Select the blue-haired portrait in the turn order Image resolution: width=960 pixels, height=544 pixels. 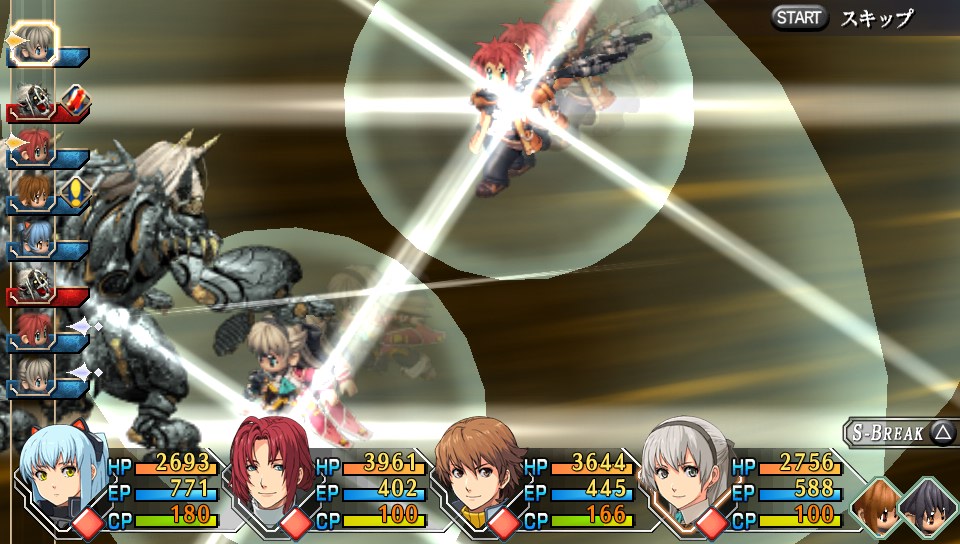point(33,239)
